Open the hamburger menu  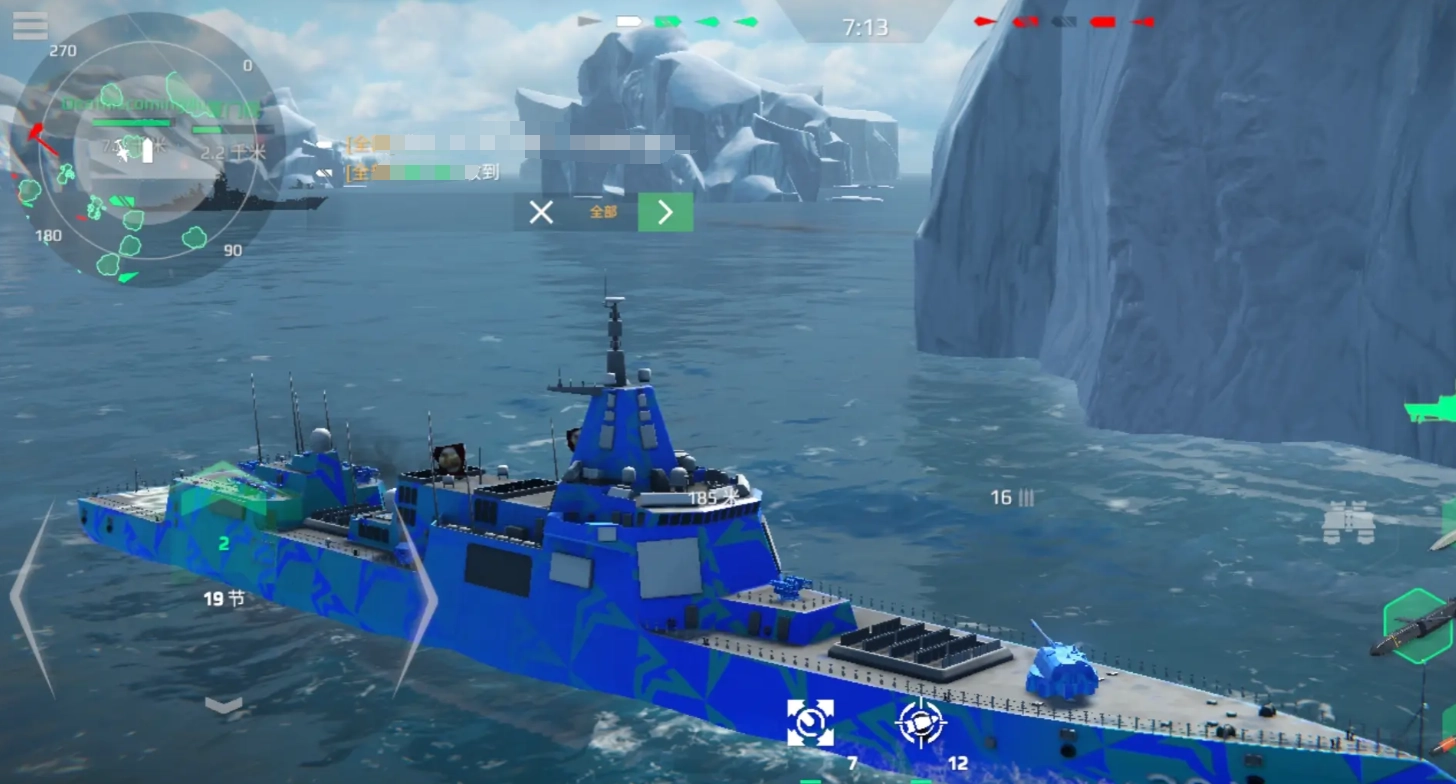30,26
